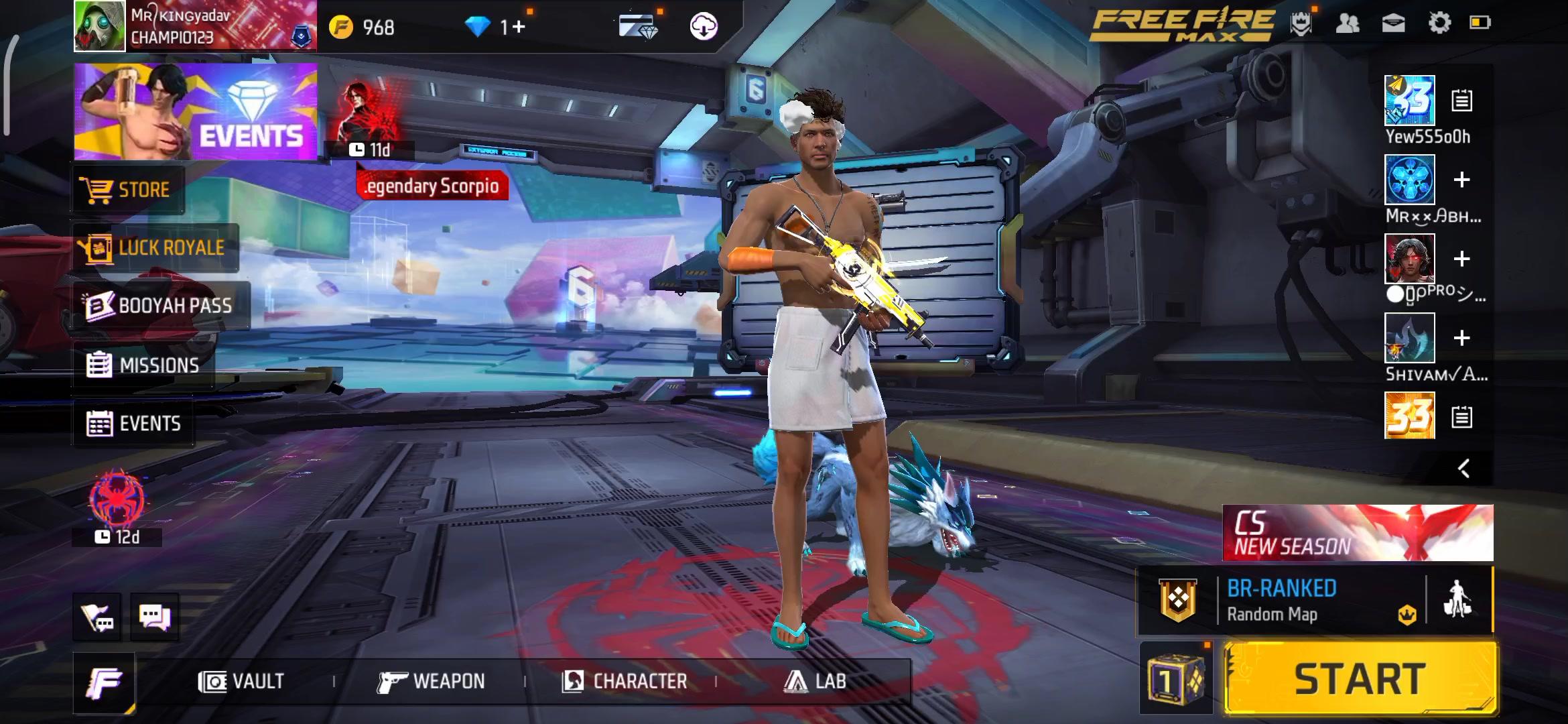This screenshot has height=724, width=1568.
Task: View the MR KINGyadav player profile
Action: click(x=194, y=26)
